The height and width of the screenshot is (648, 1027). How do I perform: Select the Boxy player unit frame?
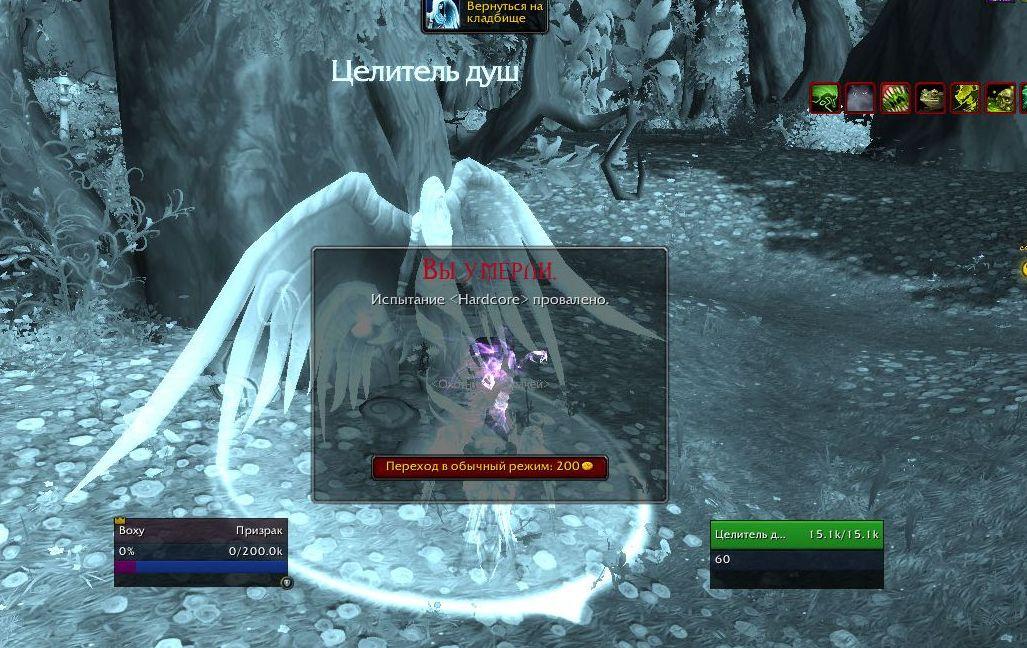point(201,551)
